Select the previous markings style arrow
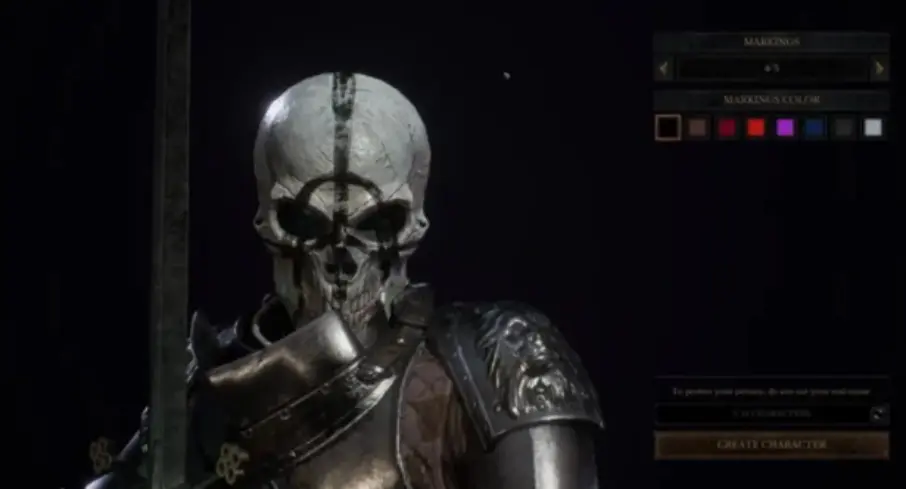 pos(662,68)
